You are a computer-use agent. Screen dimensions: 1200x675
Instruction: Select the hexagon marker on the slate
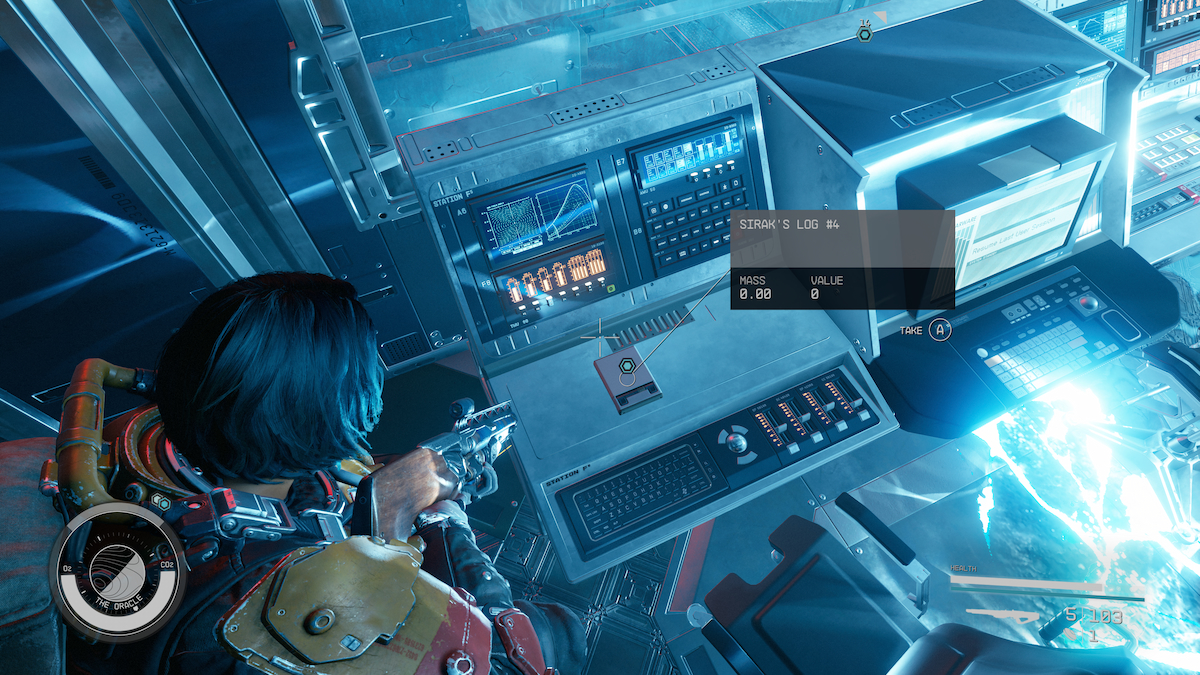click(626, 367)
